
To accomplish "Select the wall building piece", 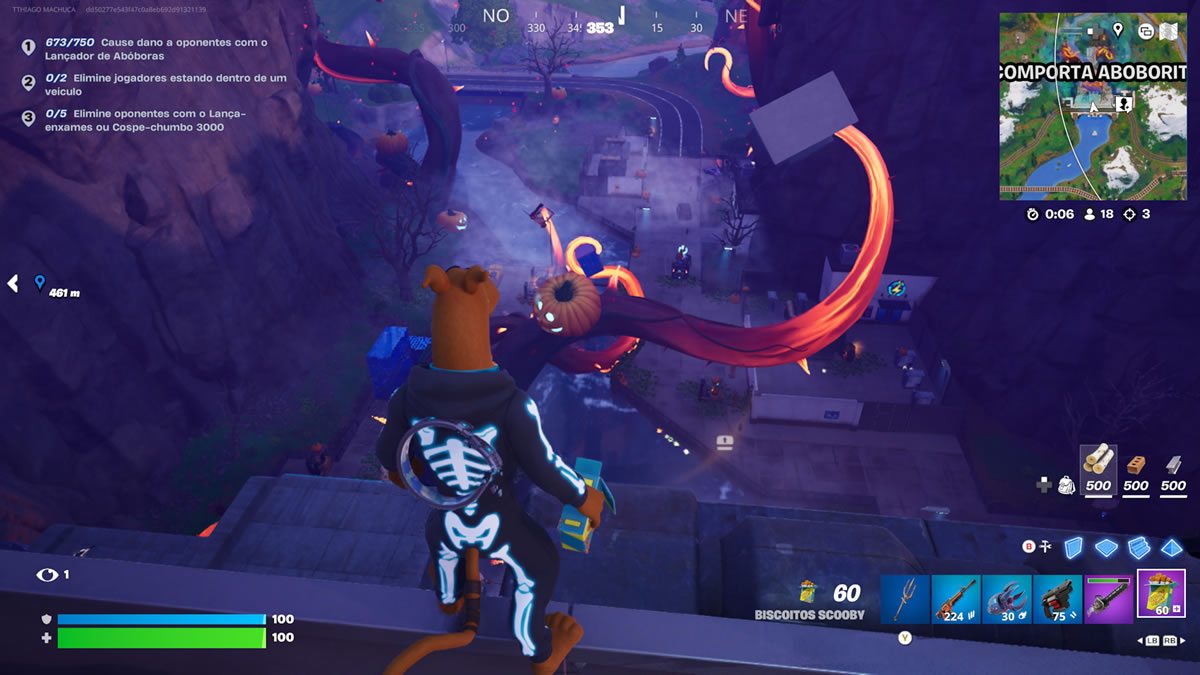I will (x=1073, y=547).
